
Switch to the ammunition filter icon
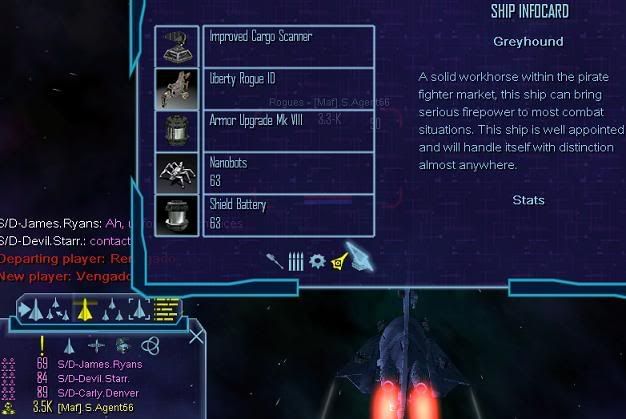tap(295, 262)
